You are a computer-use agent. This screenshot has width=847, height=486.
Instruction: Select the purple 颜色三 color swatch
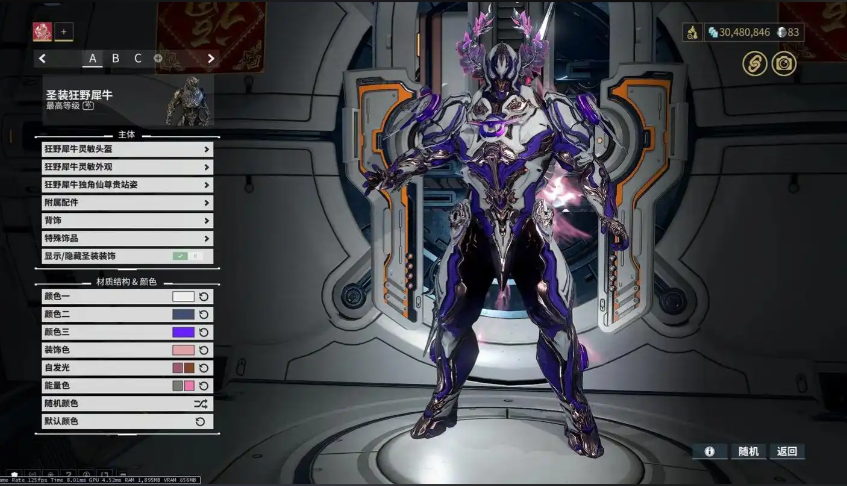183,332
